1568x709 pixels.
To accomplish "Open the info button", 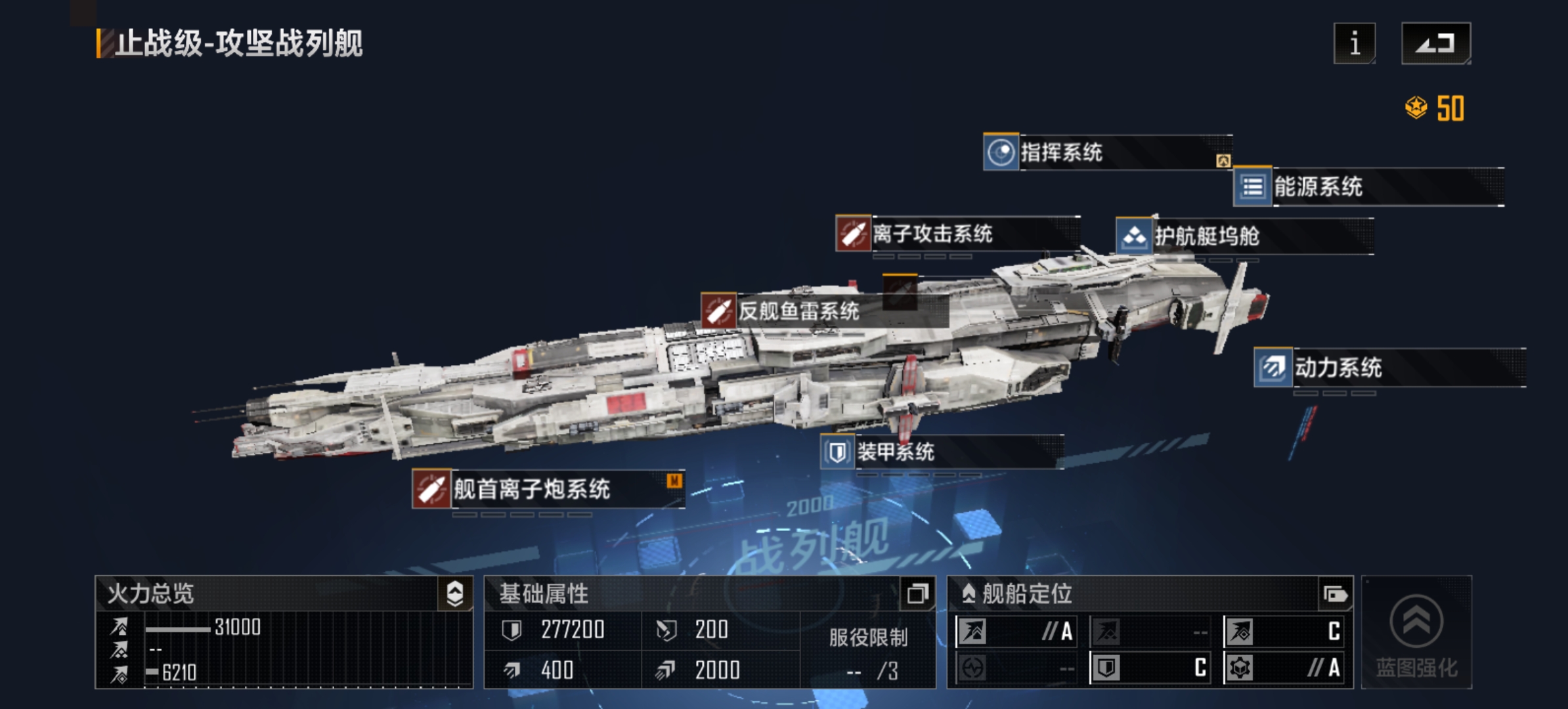I will (1354, 43).
